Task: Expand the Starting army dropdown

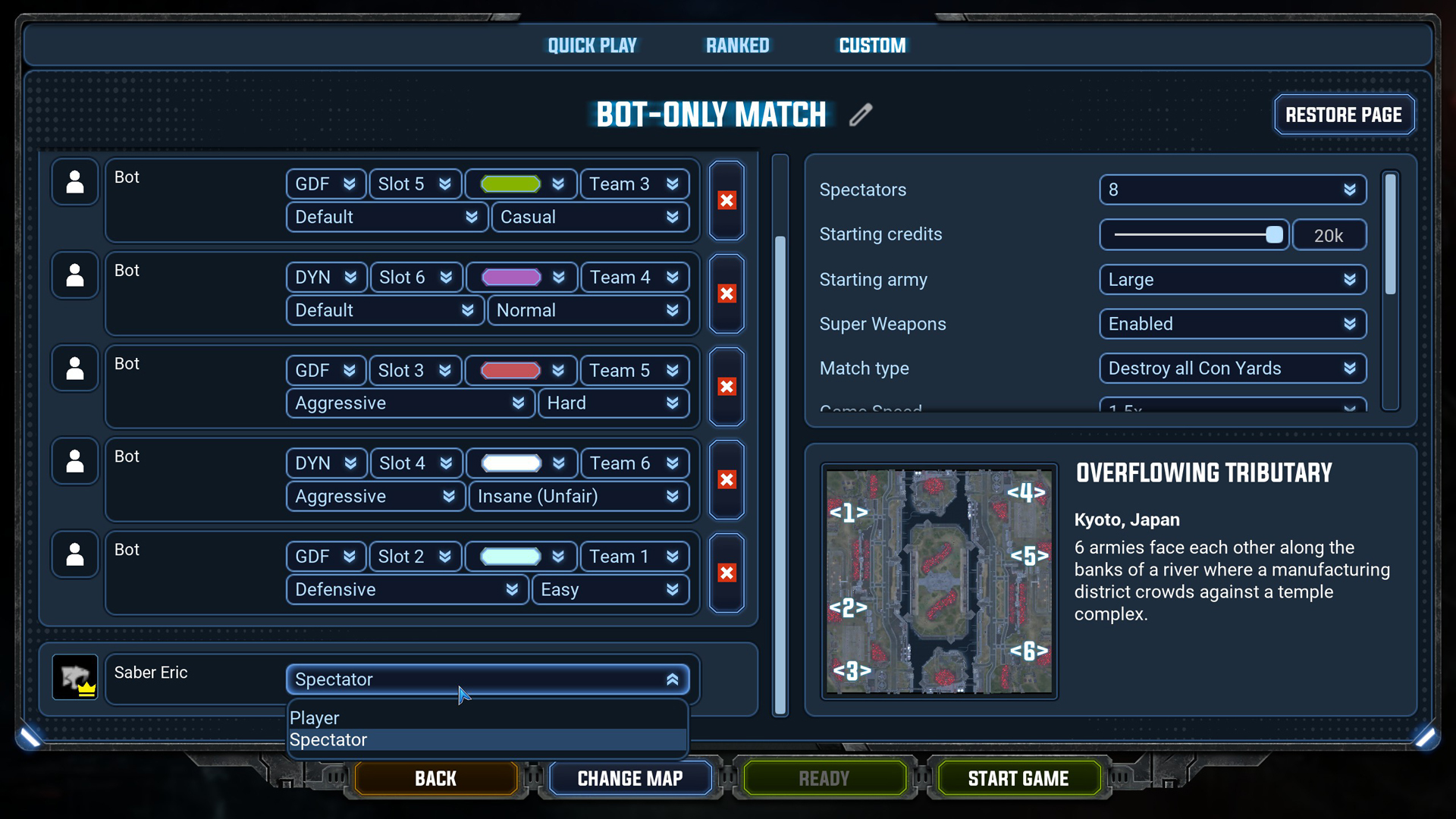Action: point(1232,280)
